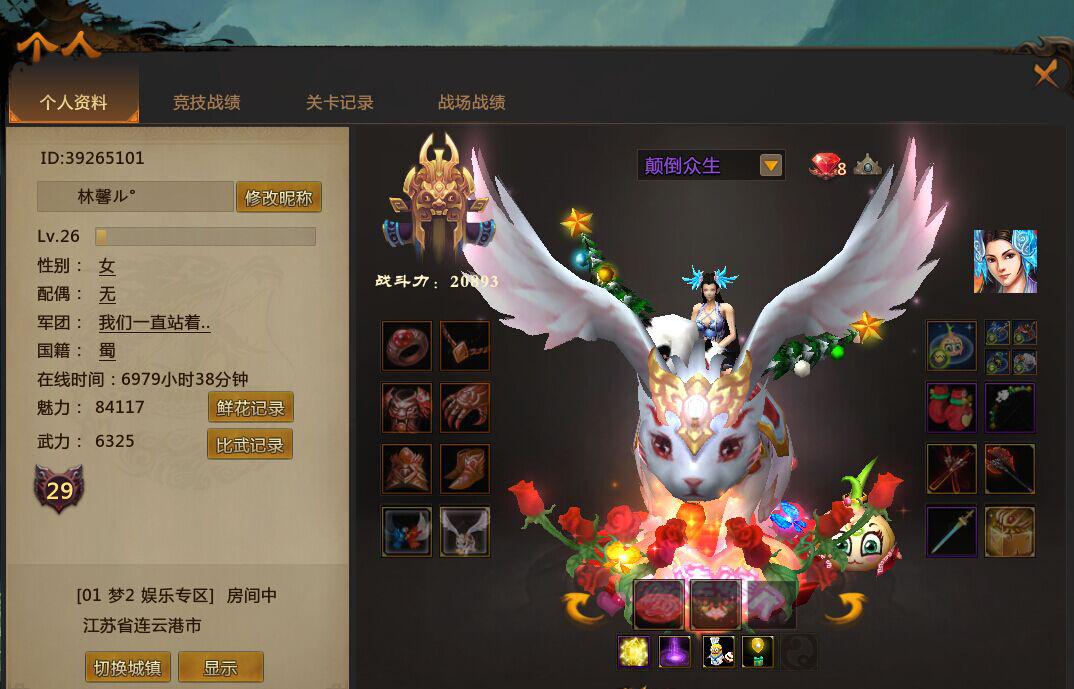Choose the white winged mount slot

coord(465,531)
